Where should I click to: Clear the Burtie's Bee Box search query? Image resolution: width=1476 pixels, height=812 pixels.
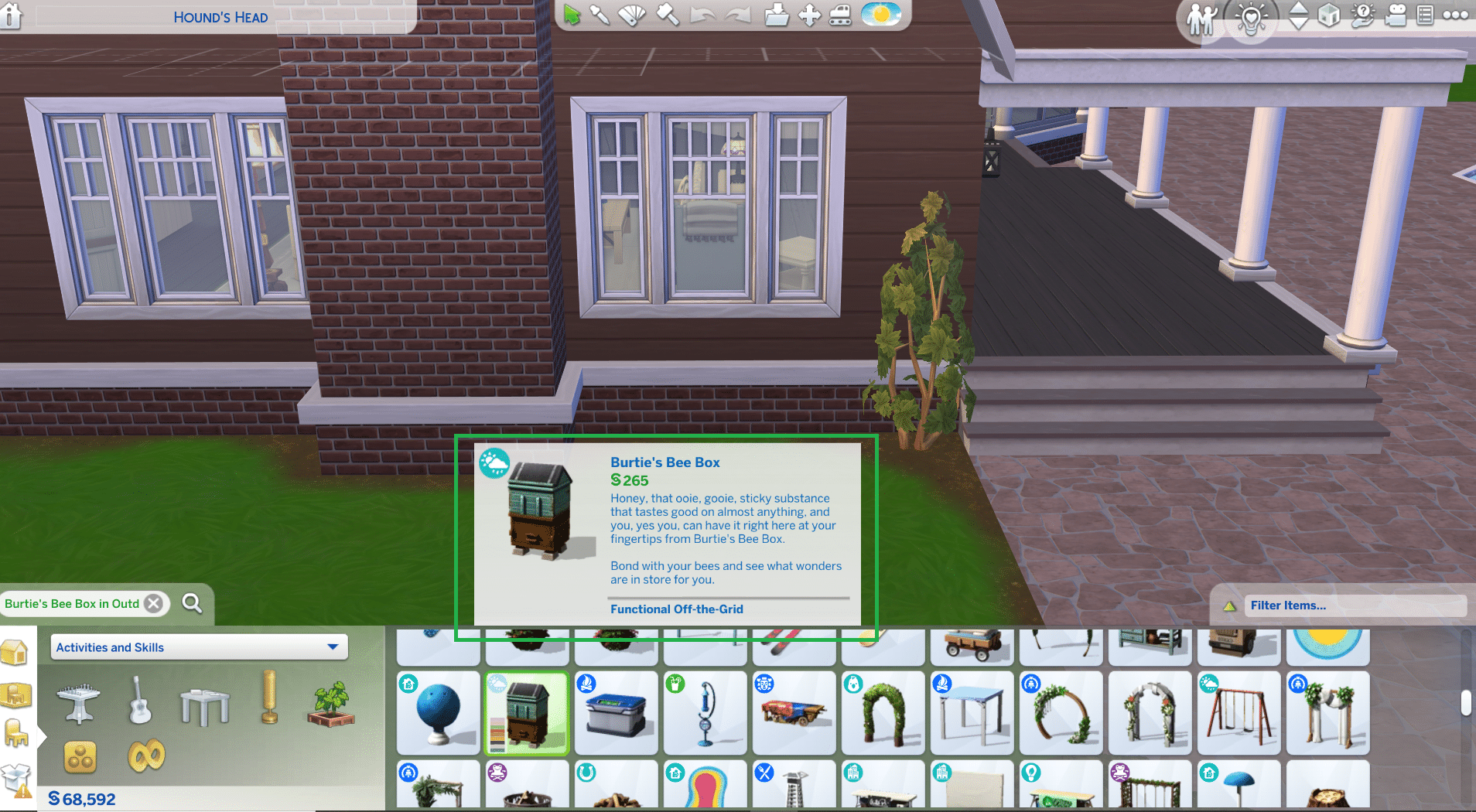pyautogui.click(x=154, y=604)
